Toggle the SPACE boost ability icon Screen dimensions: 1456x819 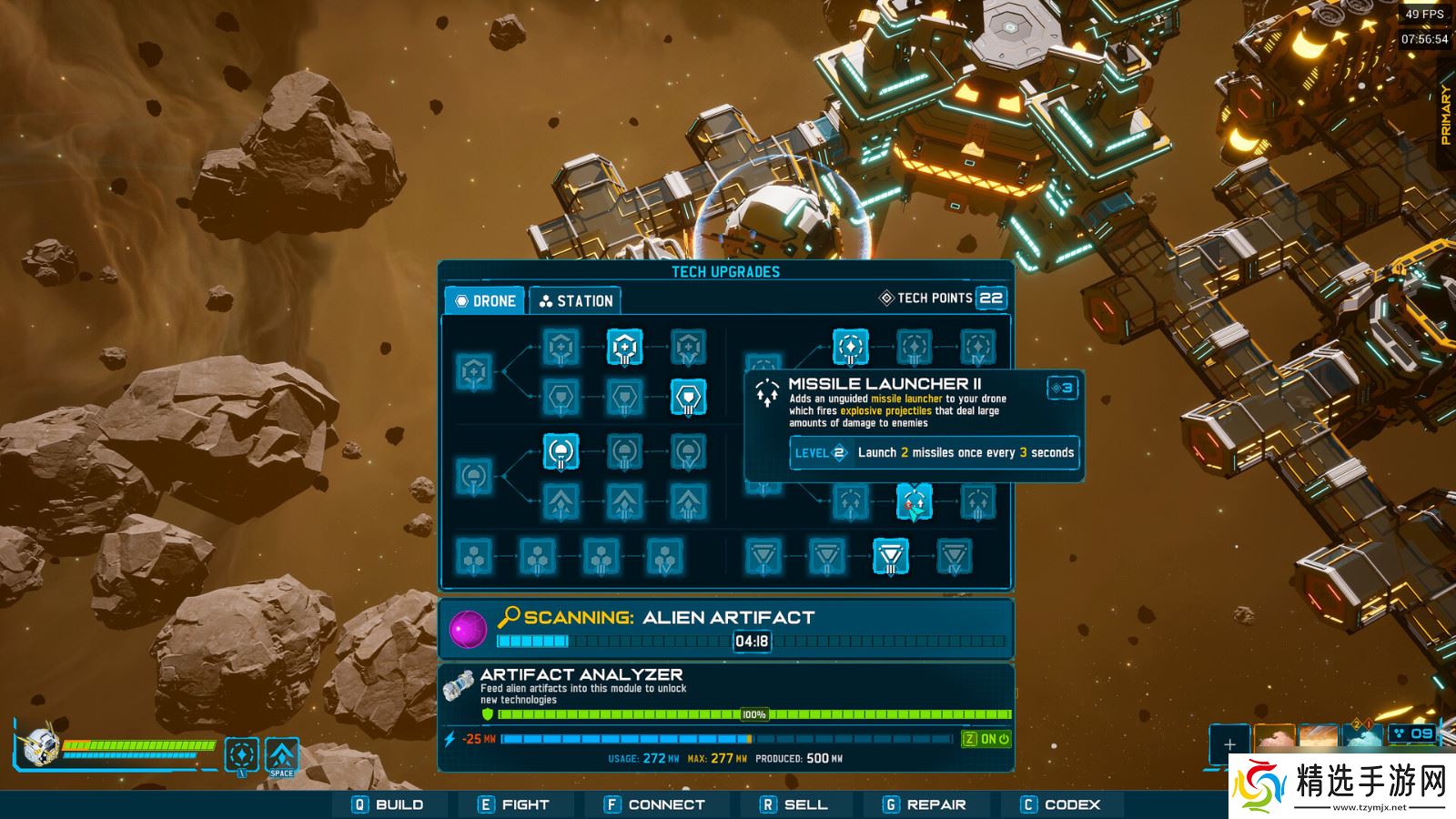coord(281,755)
